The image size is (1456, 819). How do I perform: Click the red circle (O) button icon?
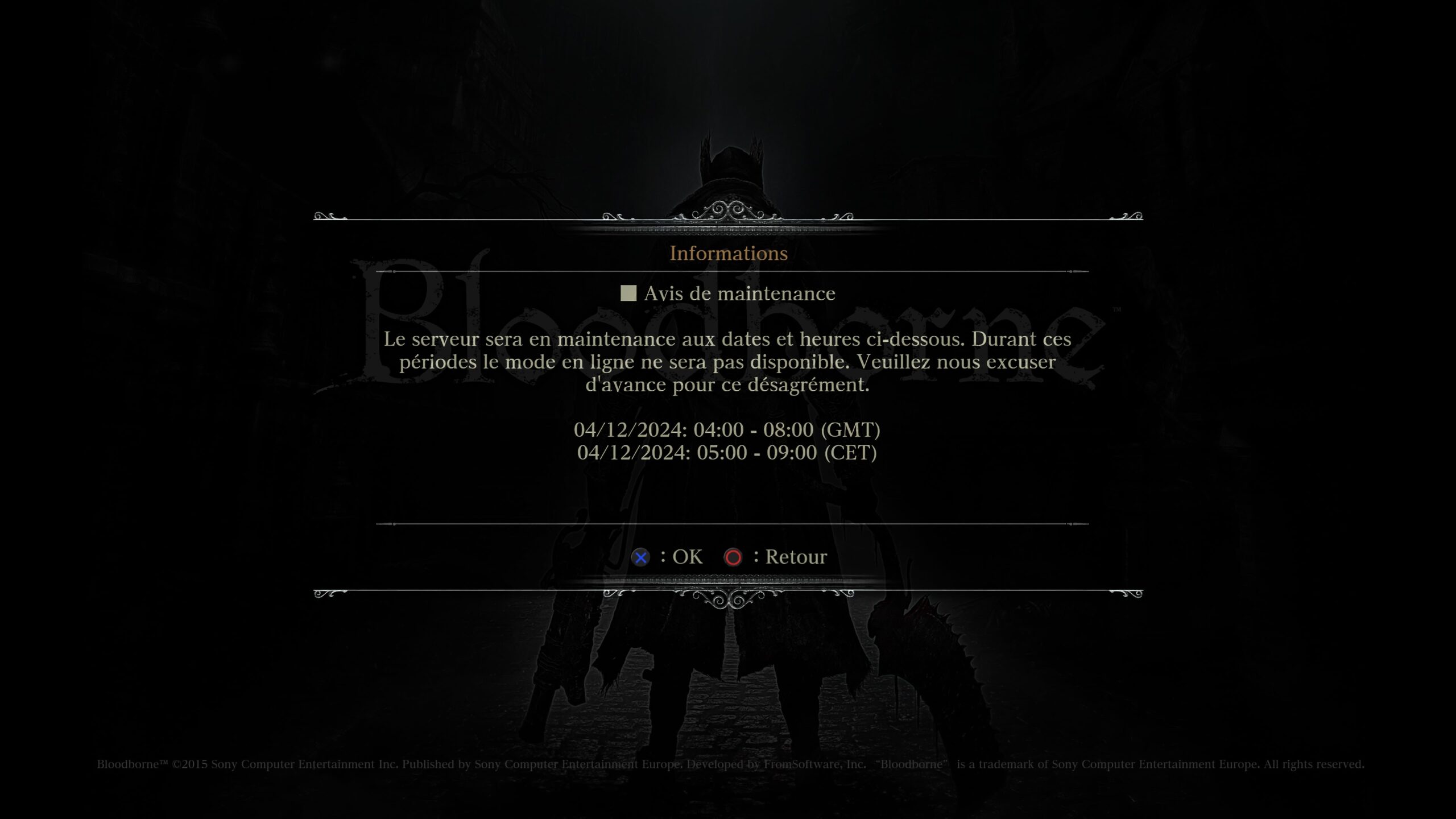coord(732,557)
